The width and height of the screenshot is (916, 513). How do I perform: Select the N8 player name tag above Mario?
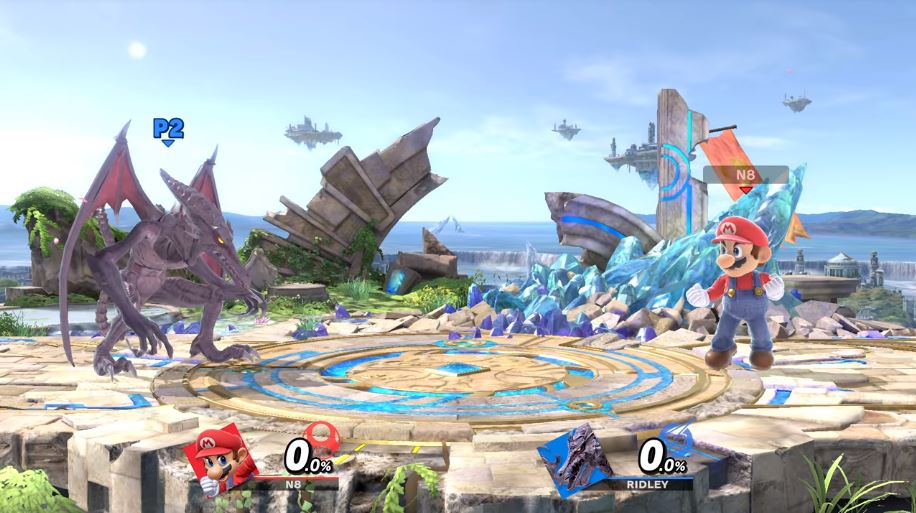745,175
